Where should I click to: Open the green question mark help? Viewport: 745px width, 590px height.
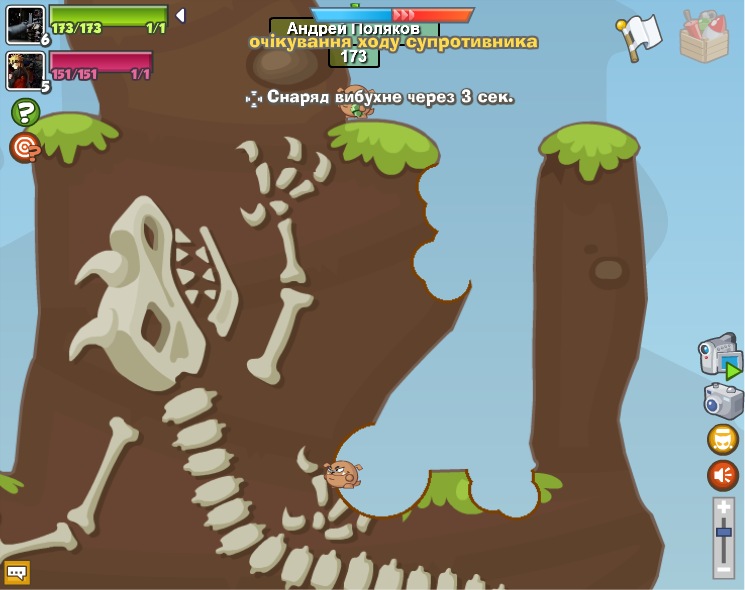point(25,112)
